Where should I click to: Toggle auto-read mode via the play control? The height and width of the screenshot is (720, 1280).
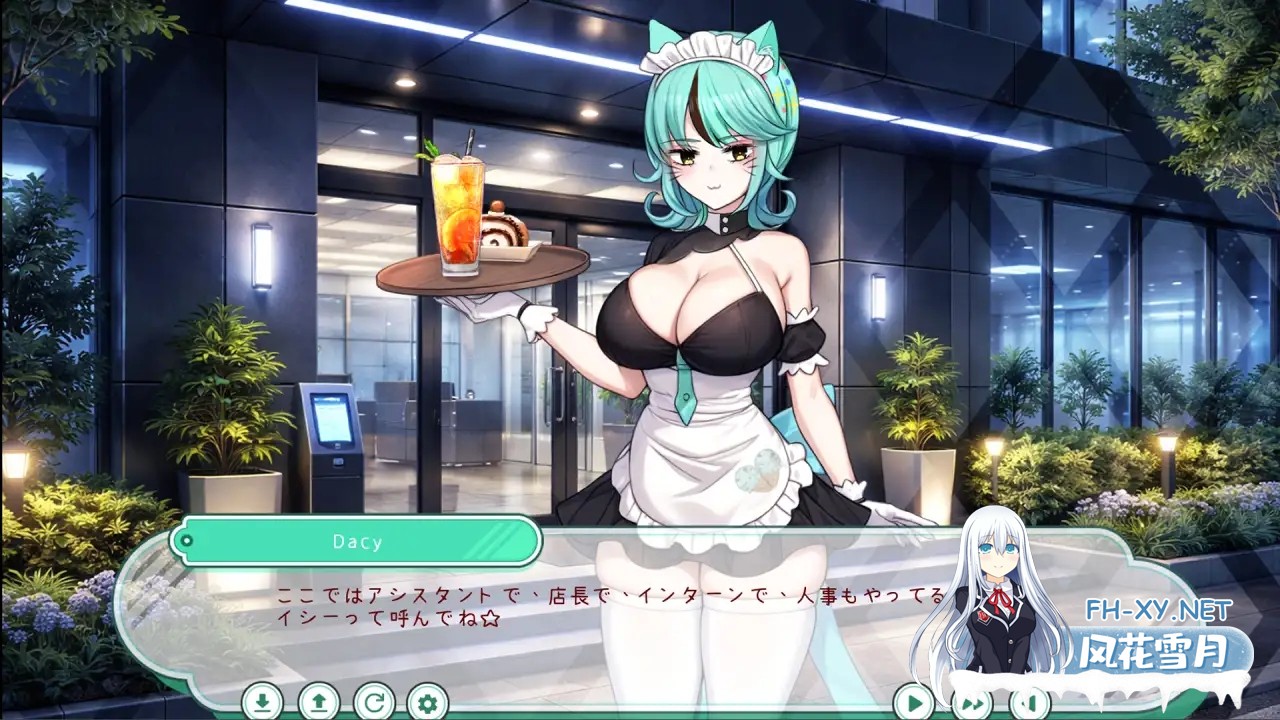point(915,703)
